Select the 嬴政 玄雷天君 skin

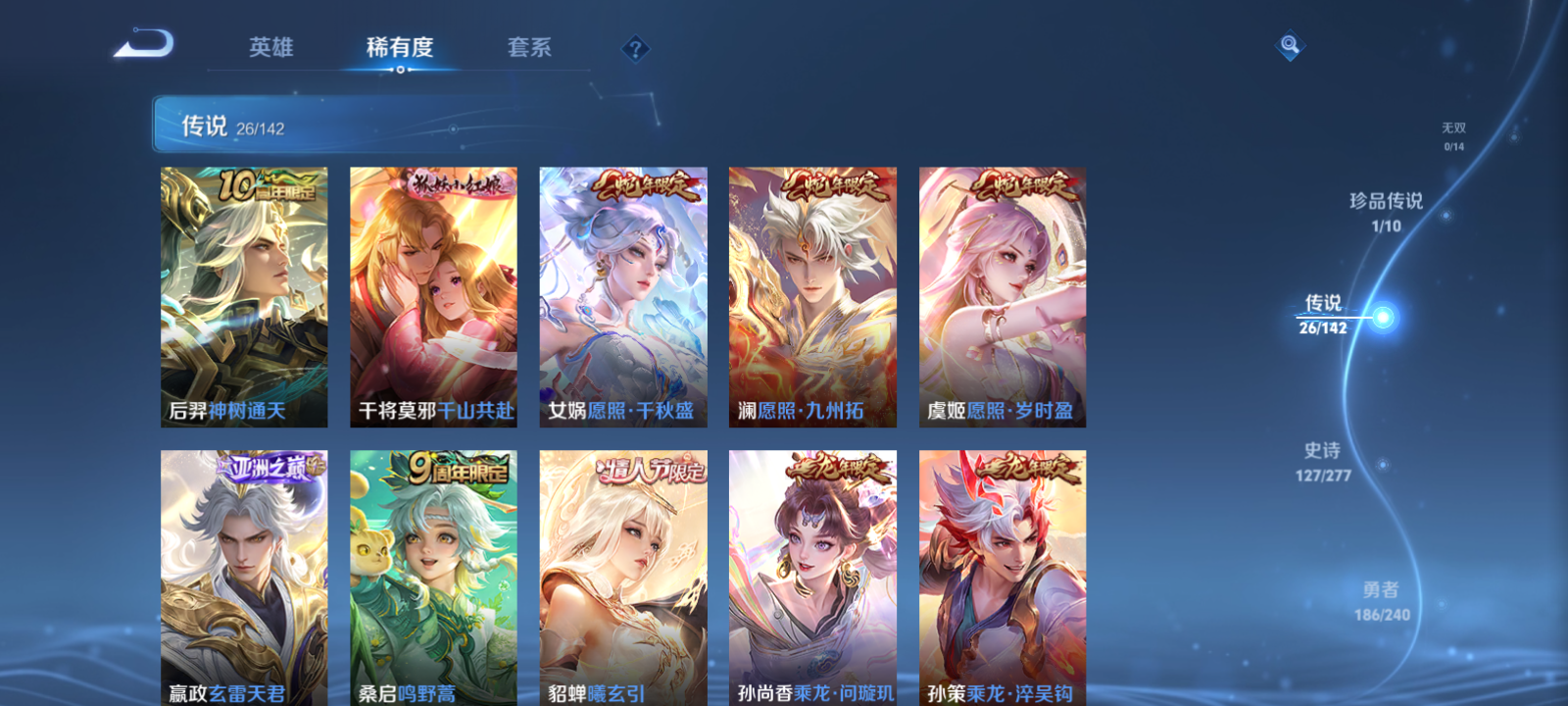(x=243, y=579)
